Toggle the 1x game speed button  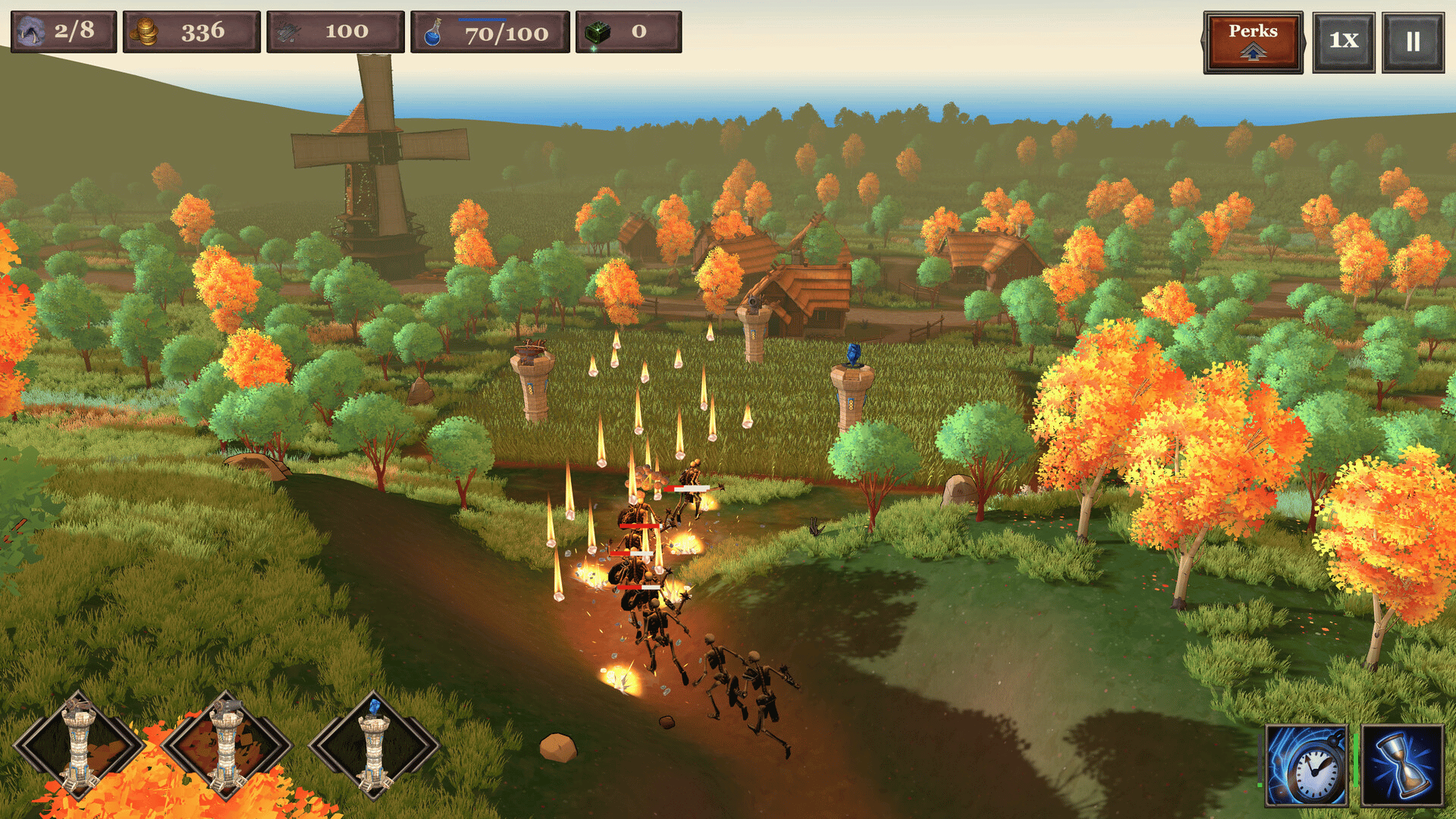[1343, 42]
